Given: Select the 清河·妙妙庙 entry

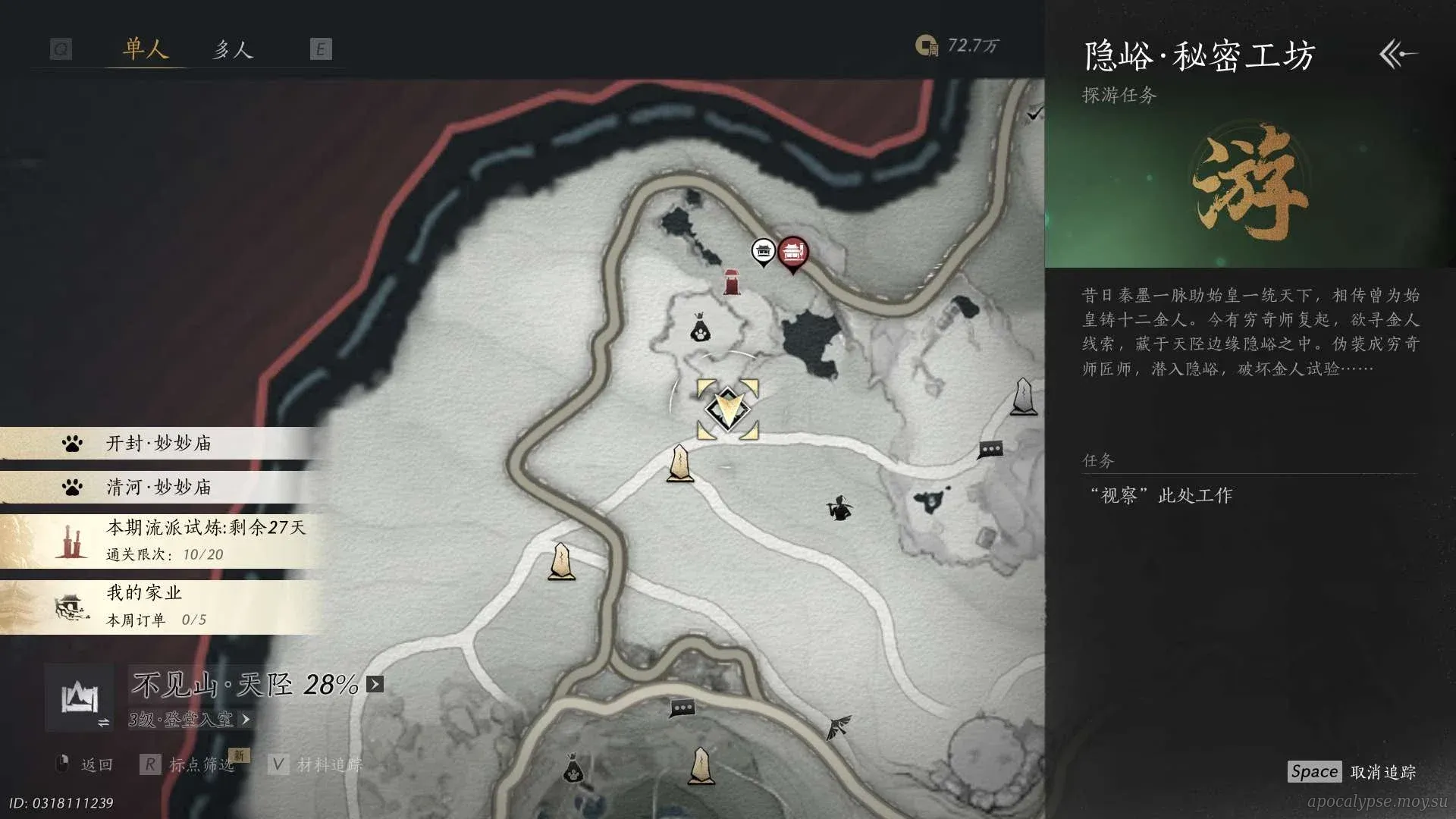Looking at the screenshot, I should pyautogui.click(x=159, y=487).
